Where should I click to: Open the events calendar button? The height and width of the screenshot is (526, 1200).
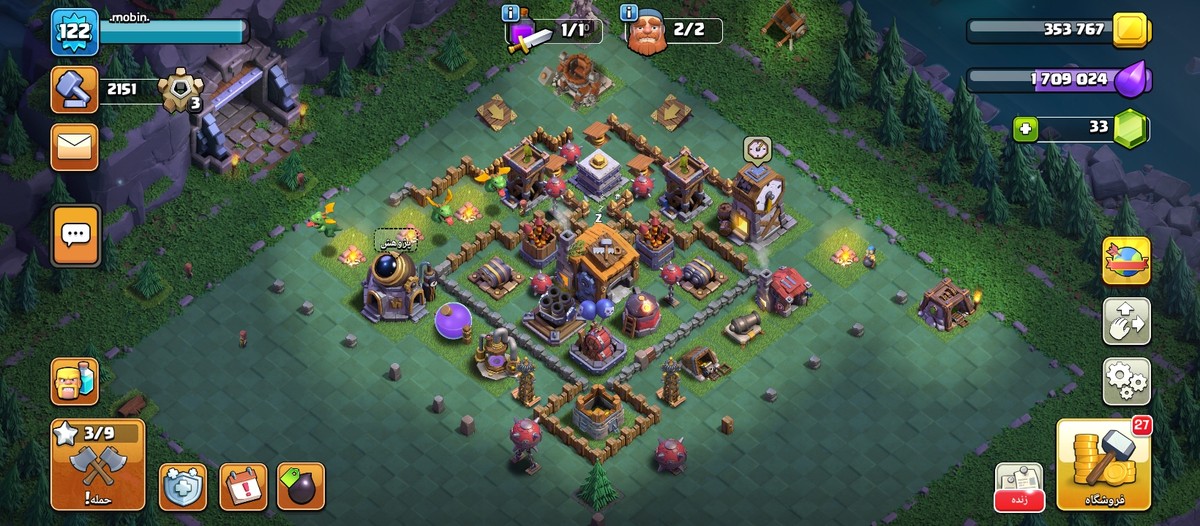point(243,486)
